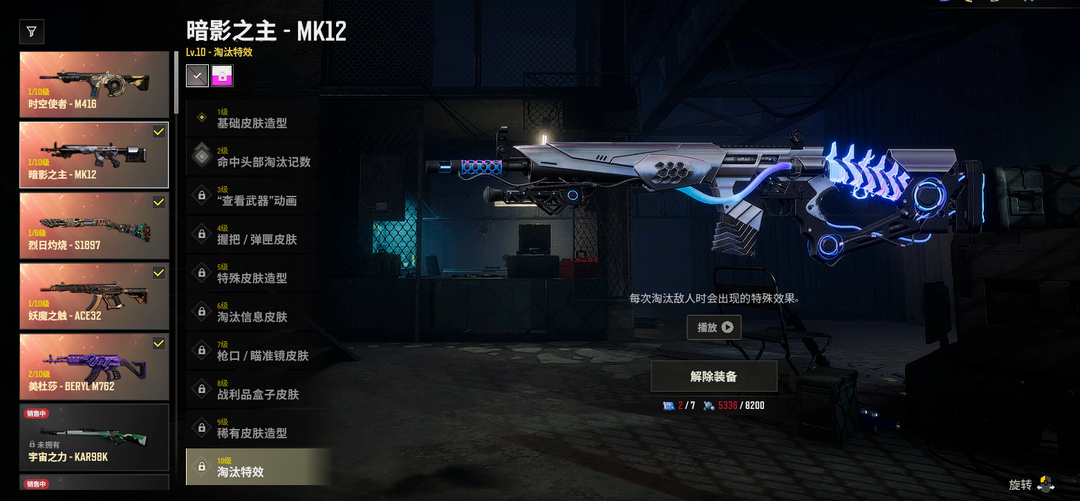
Task: Choose the 烈日灼烧 - S1897 skin
Action: (x=95, y=225)
